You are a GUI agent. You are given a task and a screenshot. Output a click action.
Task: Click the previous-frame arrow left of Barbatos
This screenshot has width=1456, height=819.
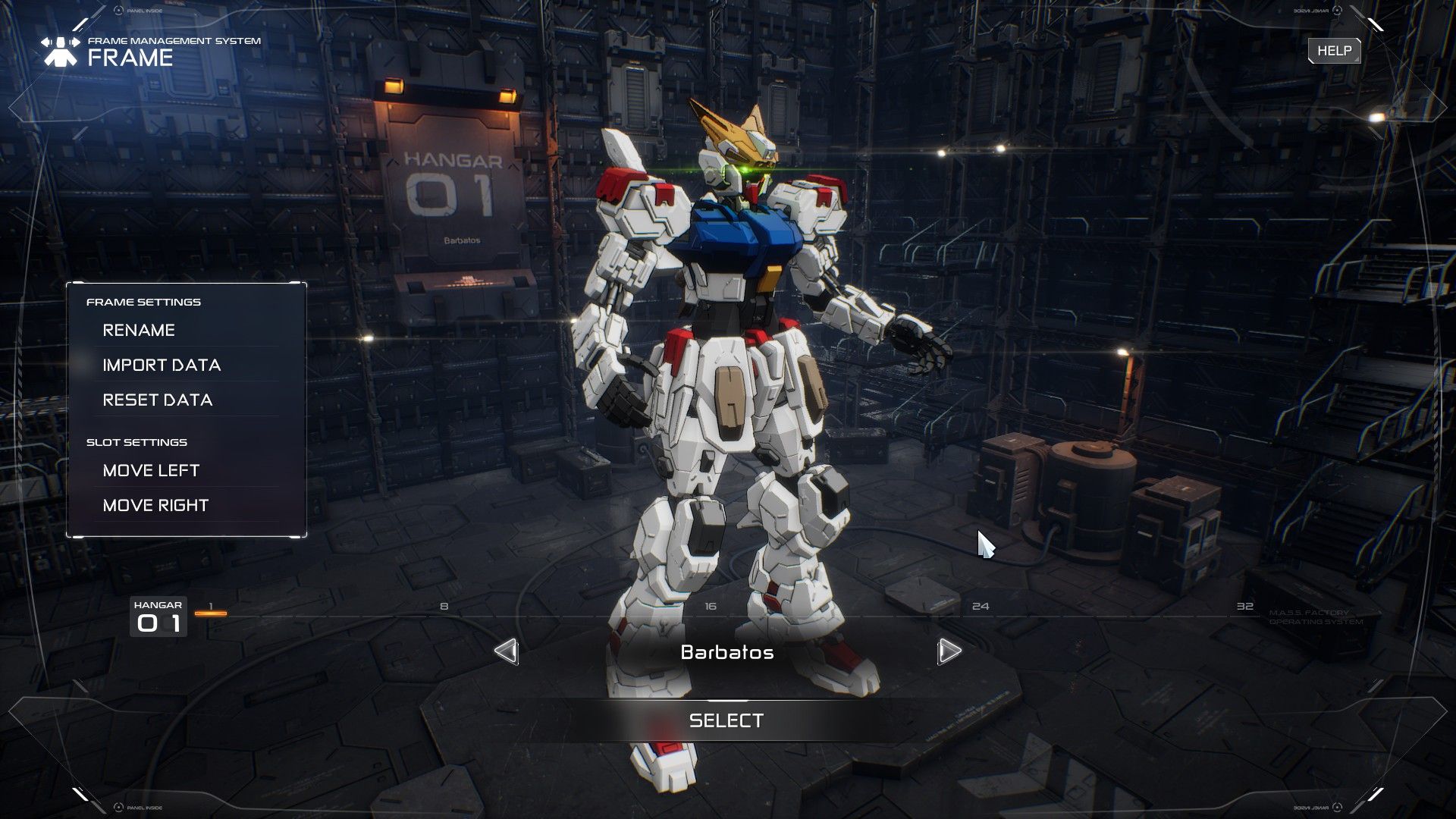click(x=507, y=651)
